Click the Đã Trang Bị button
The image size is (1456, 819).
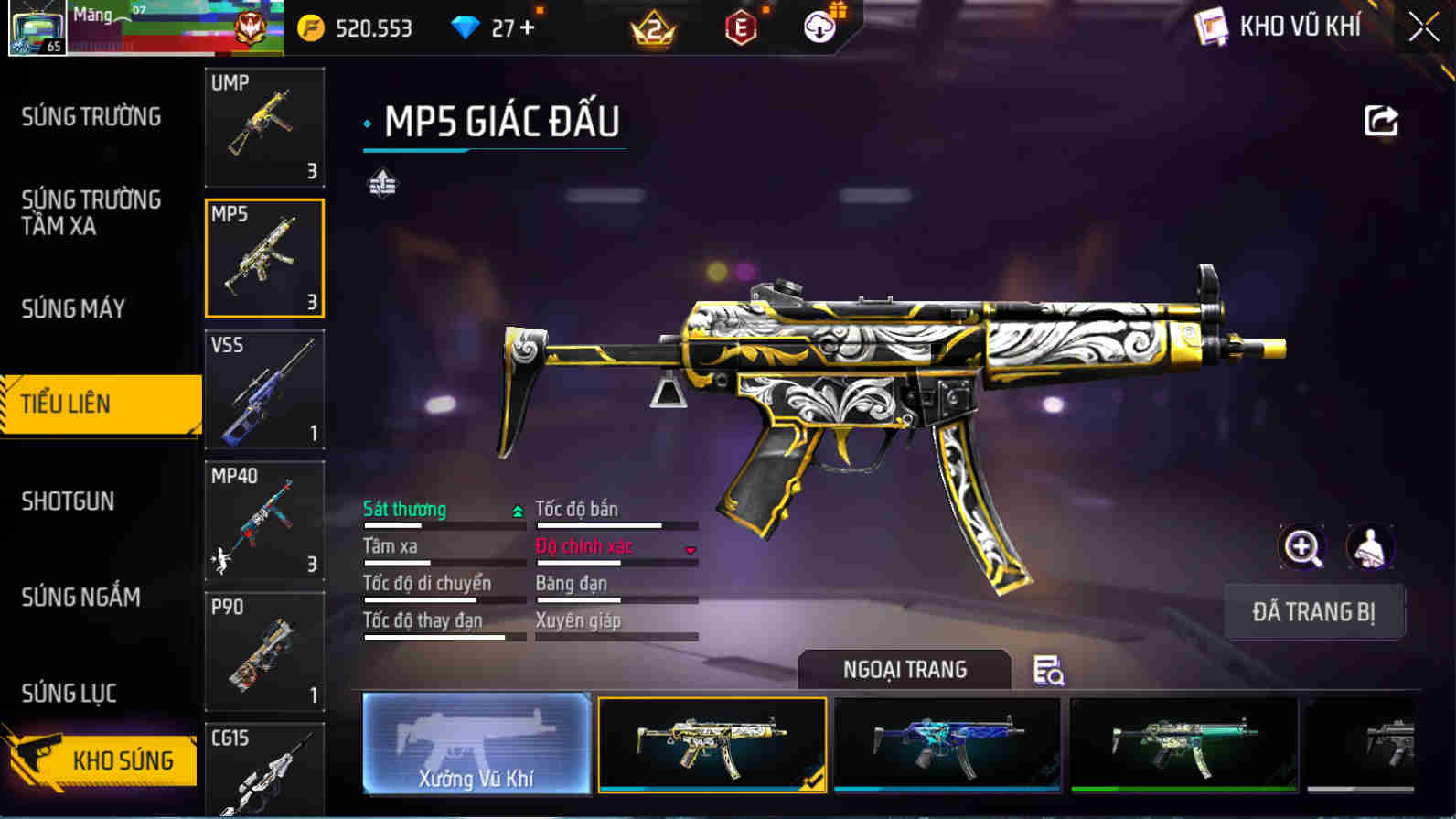1314,610
